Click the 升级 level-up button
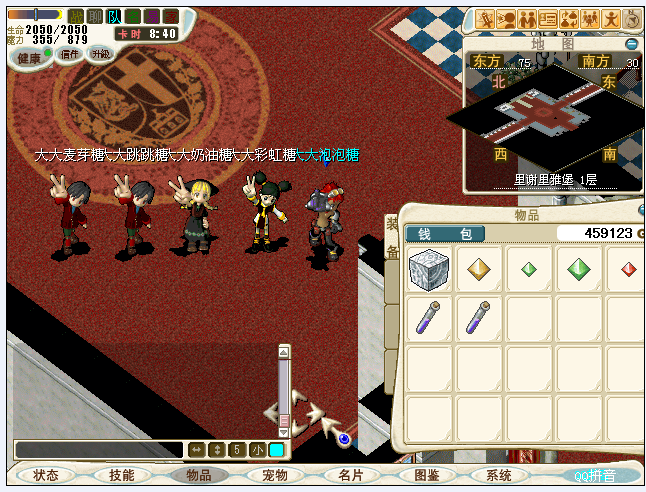This screenshot has height=492, width=646. tap(101, 54)
